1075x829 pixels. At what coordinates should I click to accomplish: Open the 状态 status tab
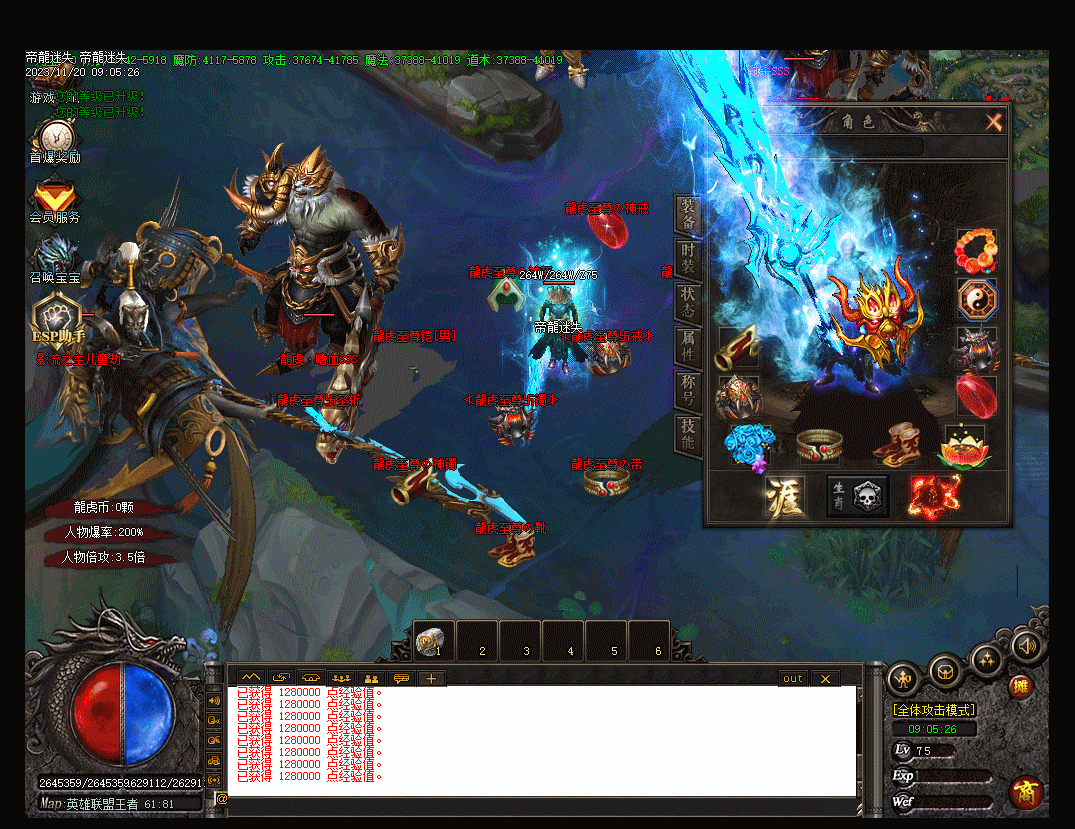point(688,302)
